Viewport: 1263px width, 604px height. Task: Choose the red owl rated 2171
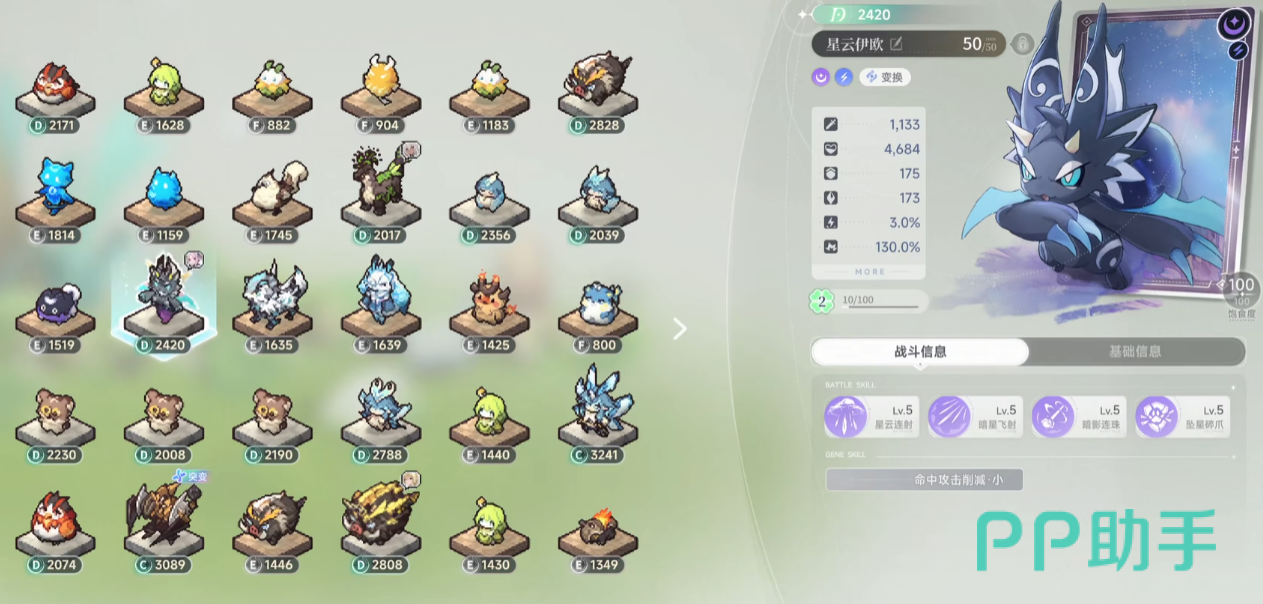[x=55, y=85]
